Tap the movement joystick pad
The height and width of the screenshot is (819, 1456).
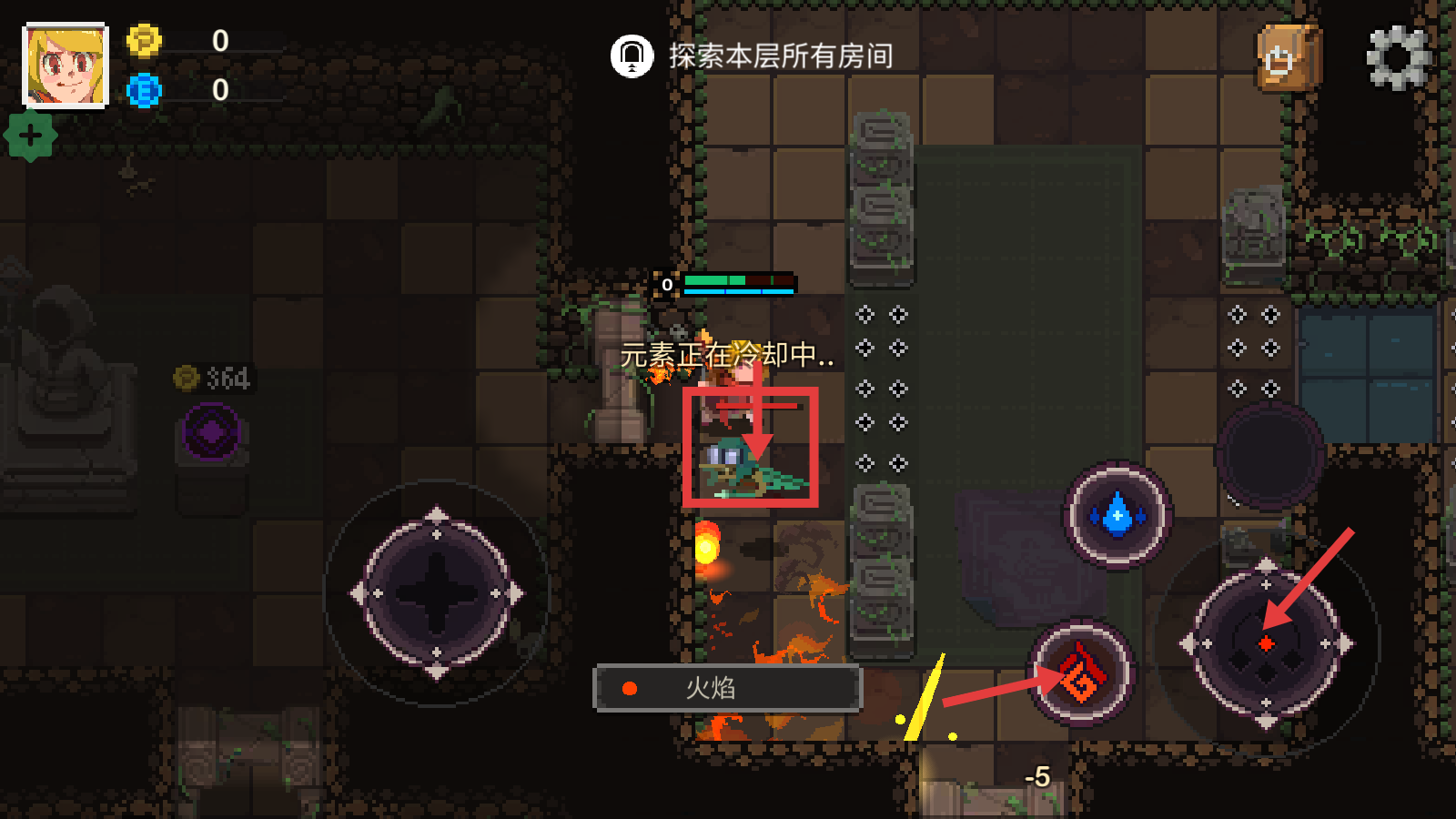pyautogui.click(x=437, y=593)
